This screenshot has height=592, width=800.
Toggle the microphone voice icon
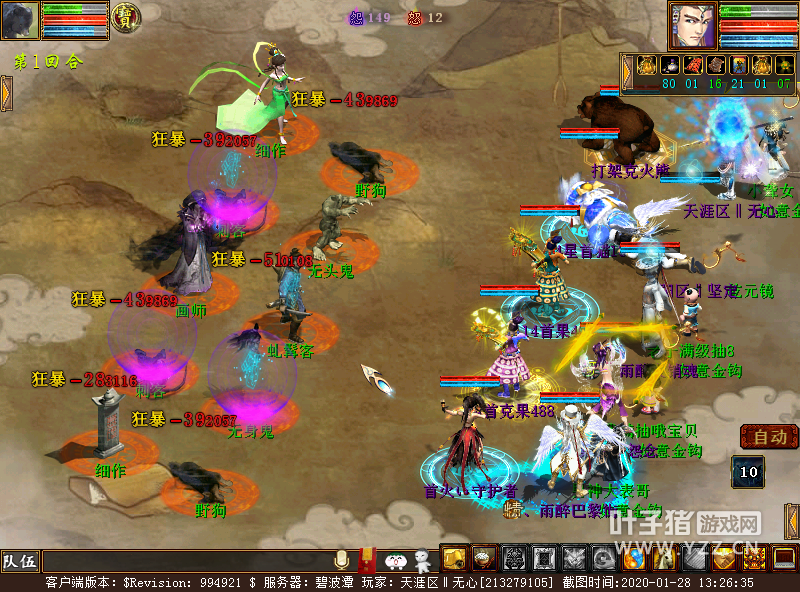pyautogui.click(x=342, y=559)
